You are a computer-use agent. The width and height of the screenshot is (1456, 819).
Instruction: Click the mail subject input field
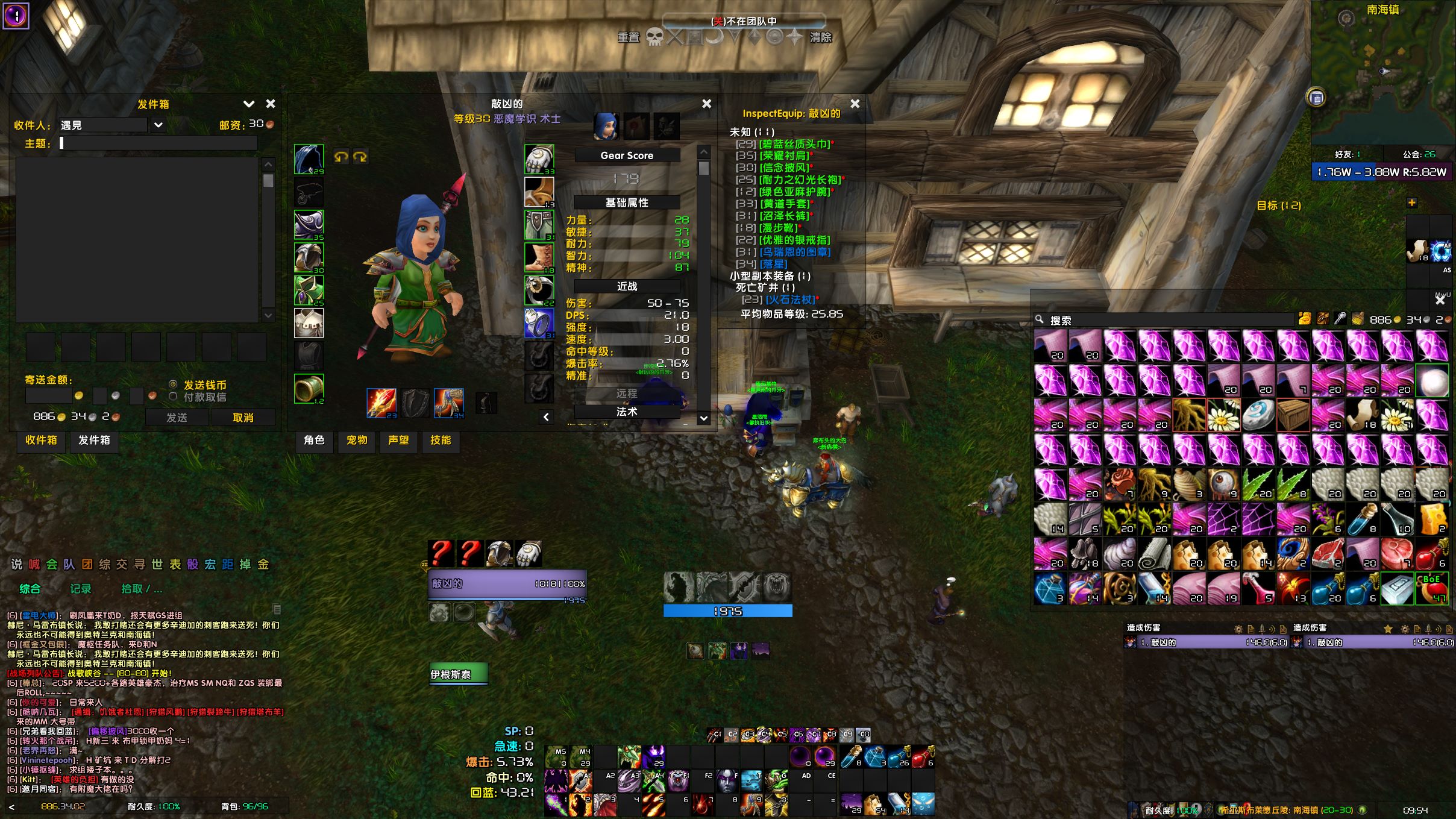(x=158, y=143)
